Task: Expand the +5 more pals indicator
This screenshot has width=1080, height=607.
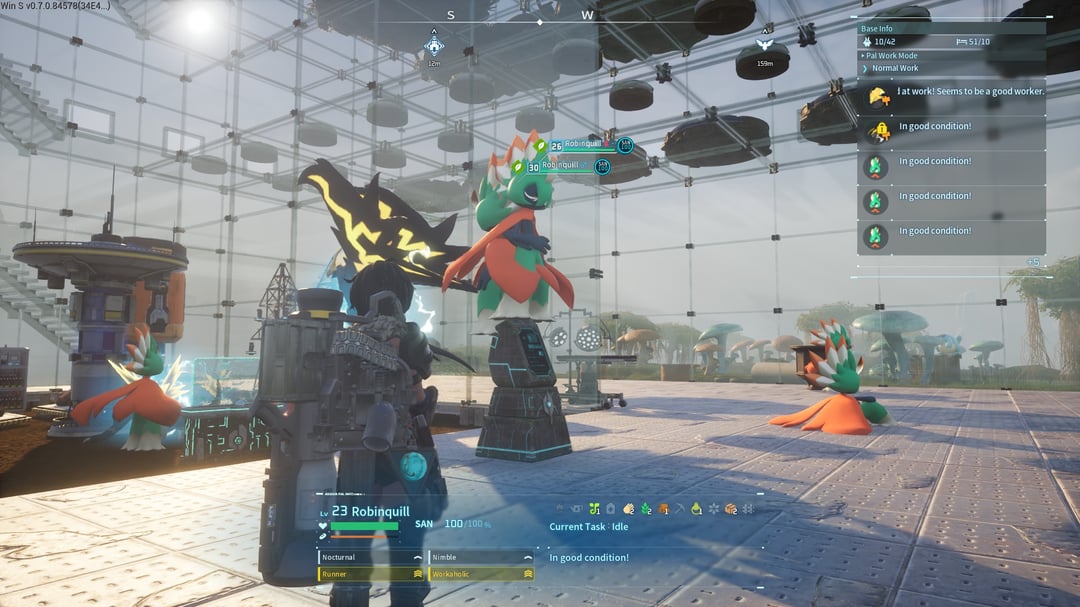Action: point(1032,262)
